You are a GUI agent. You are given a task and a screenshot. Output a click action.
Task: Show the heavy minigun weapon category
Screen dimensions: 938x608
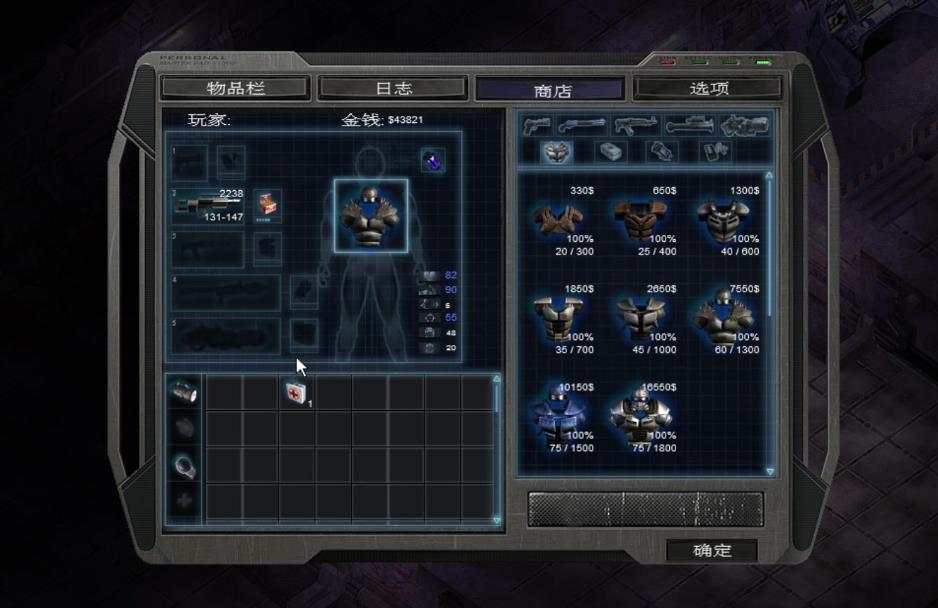point(744,126)
